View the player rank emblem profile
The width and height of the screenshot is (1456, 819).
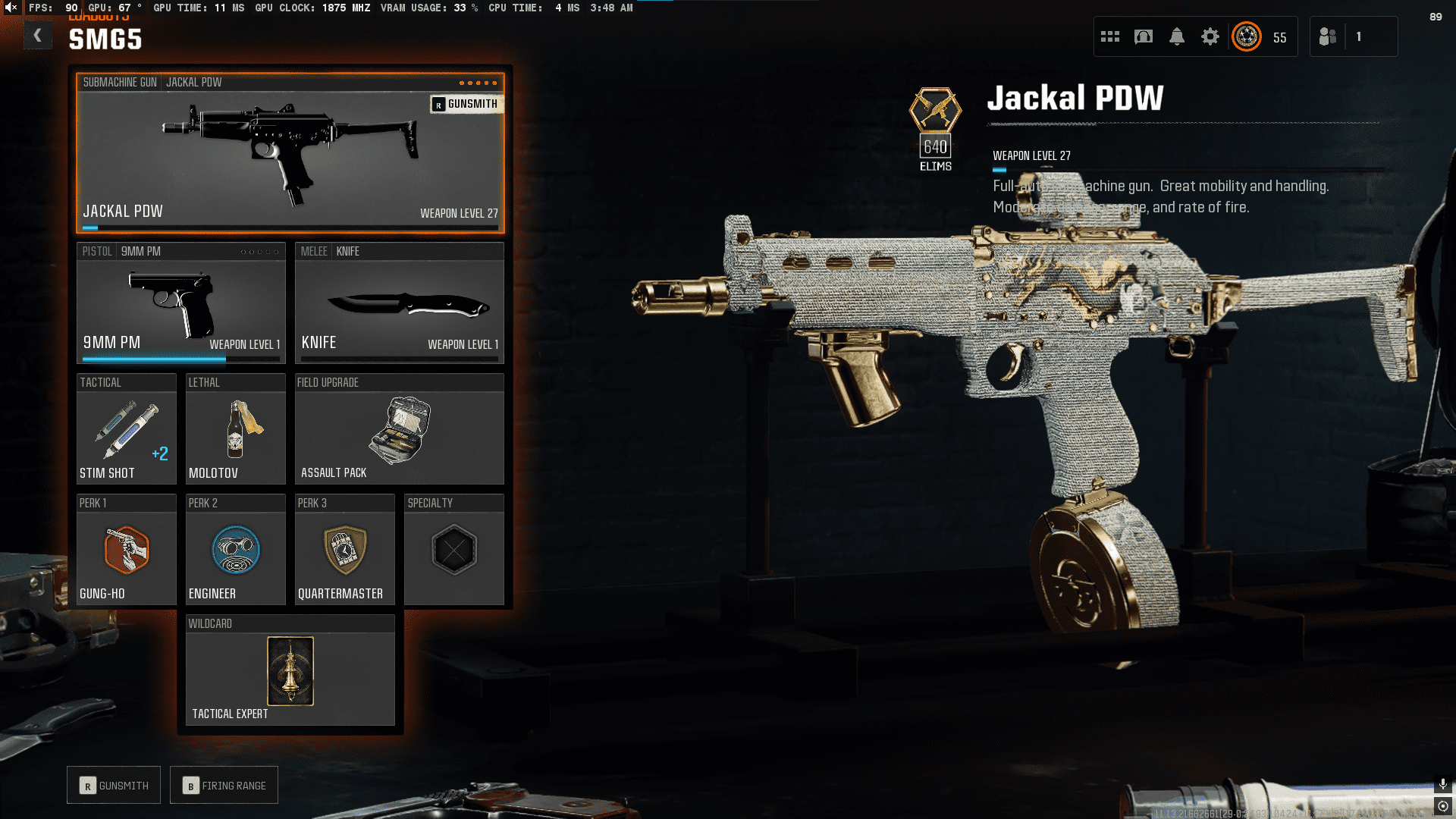pyautogui.click(x=1247, y=36)
